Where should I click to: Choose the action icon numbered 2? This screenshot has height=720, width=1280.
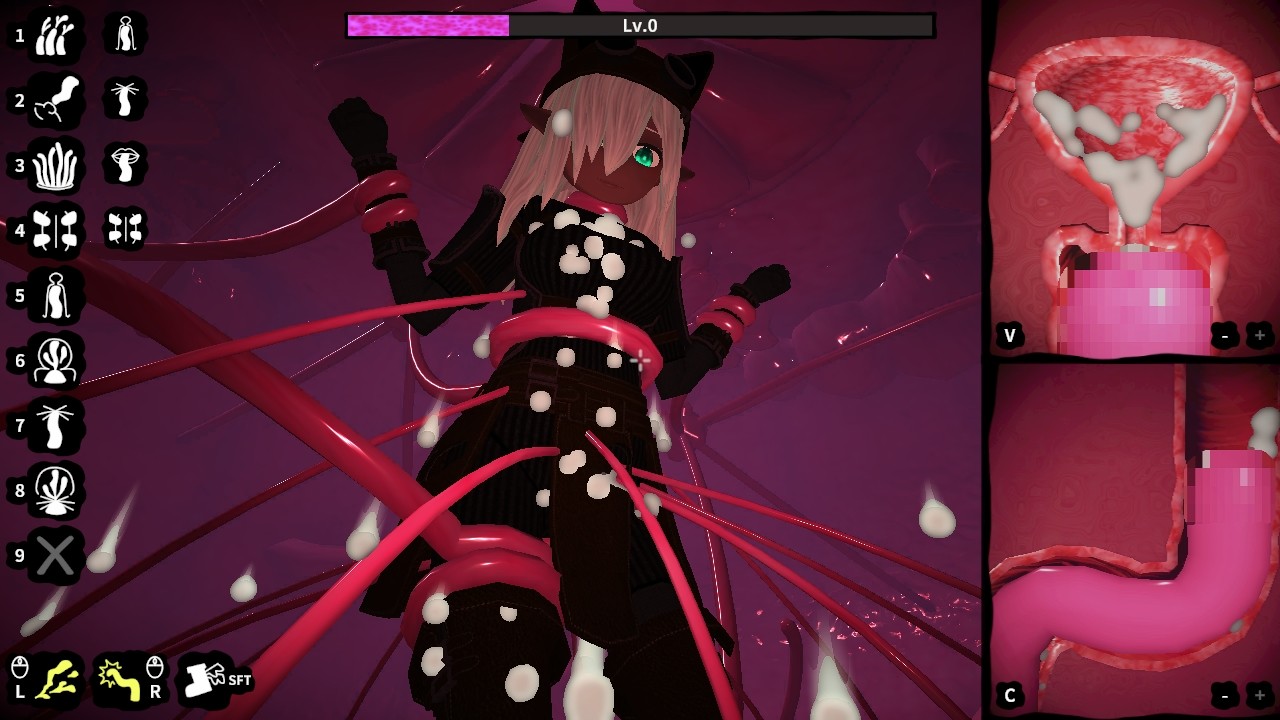point(55,100)
